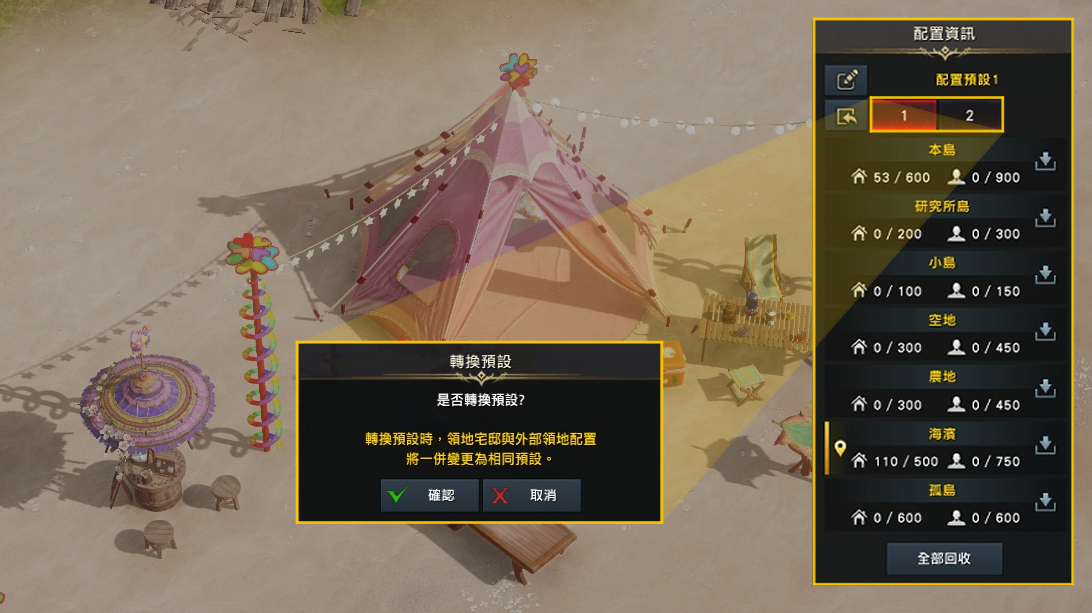Click the download icon beside 空地

coord(1045,331)
